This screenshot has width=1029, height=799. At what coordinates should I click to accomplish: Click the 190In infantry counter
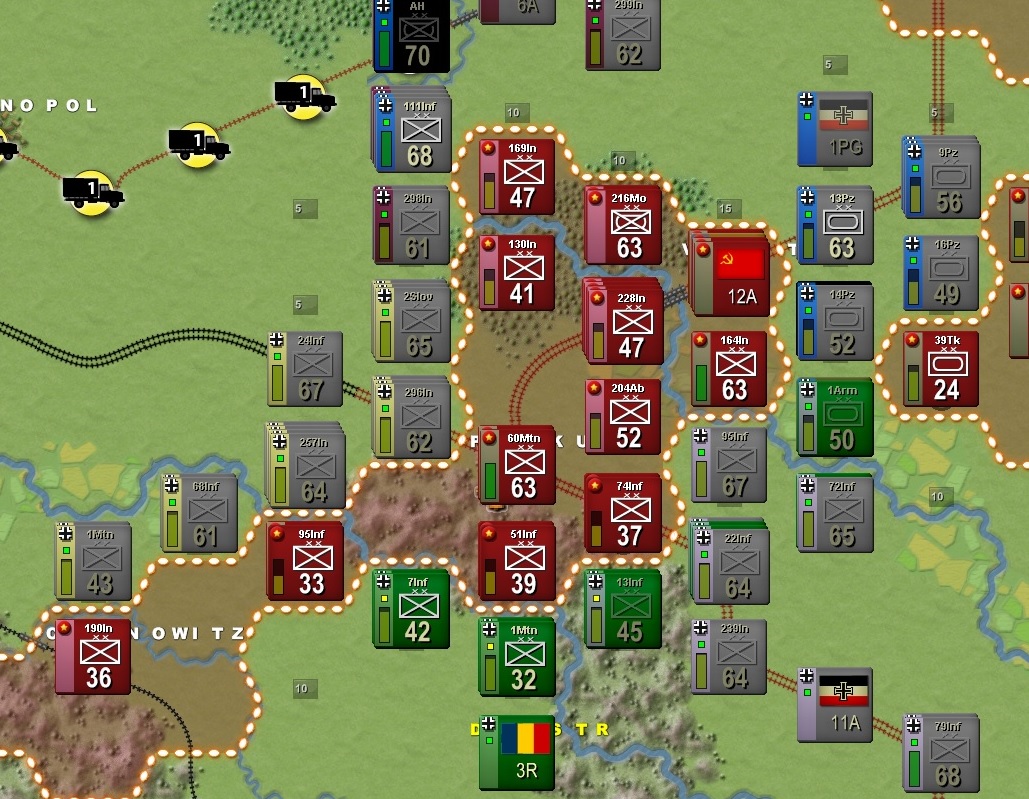[93, 656]
